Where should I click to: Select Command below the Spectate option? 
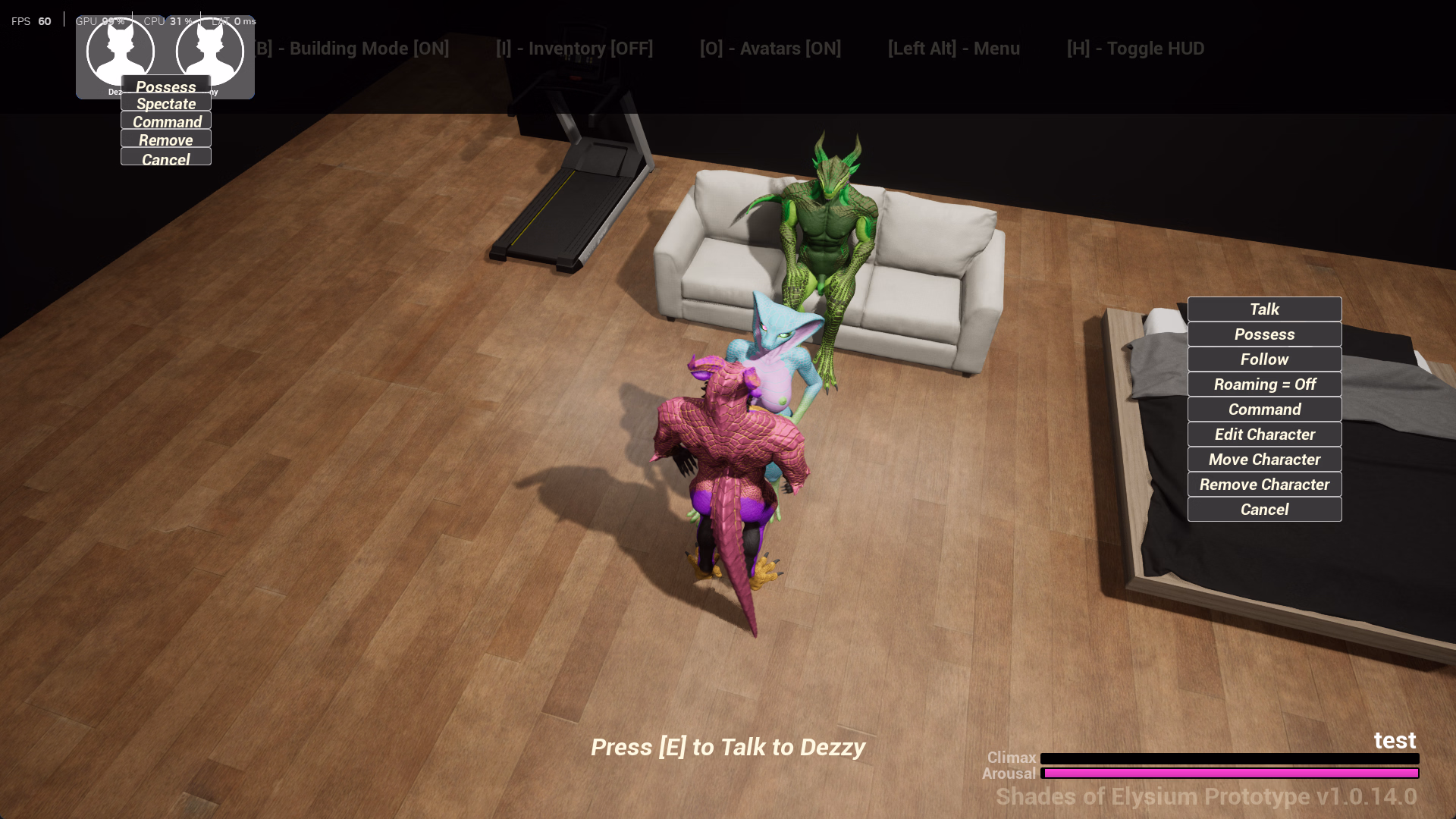(166, 121)
